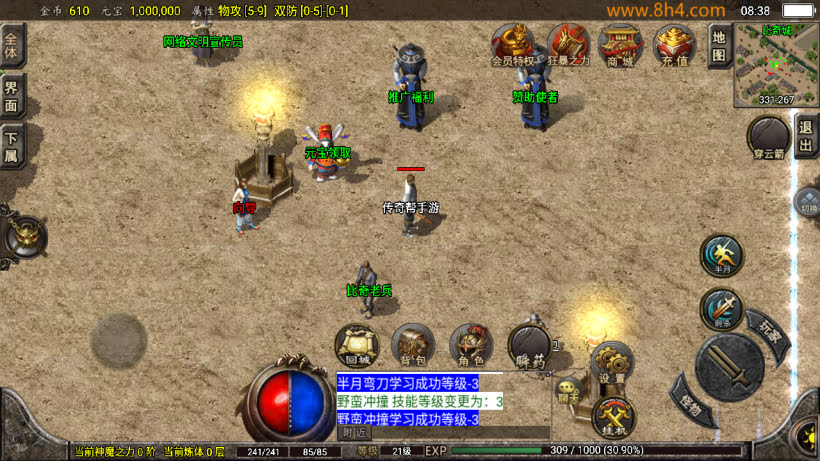The width and height of the screenshot is (820, 461).
Task: Hit the large sword attack button
Action: [730, 367]
